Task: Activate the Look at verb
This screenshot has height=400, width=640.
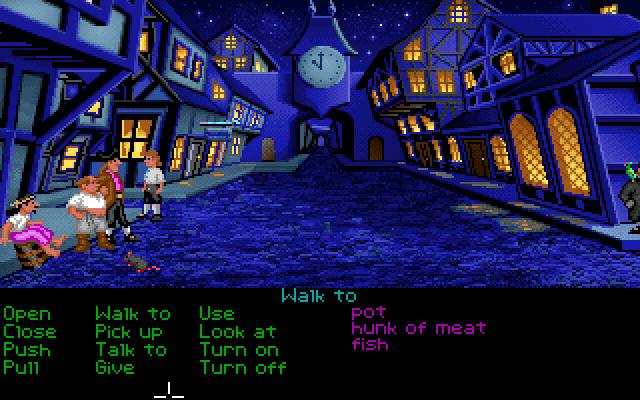Action: click(238, 331)
